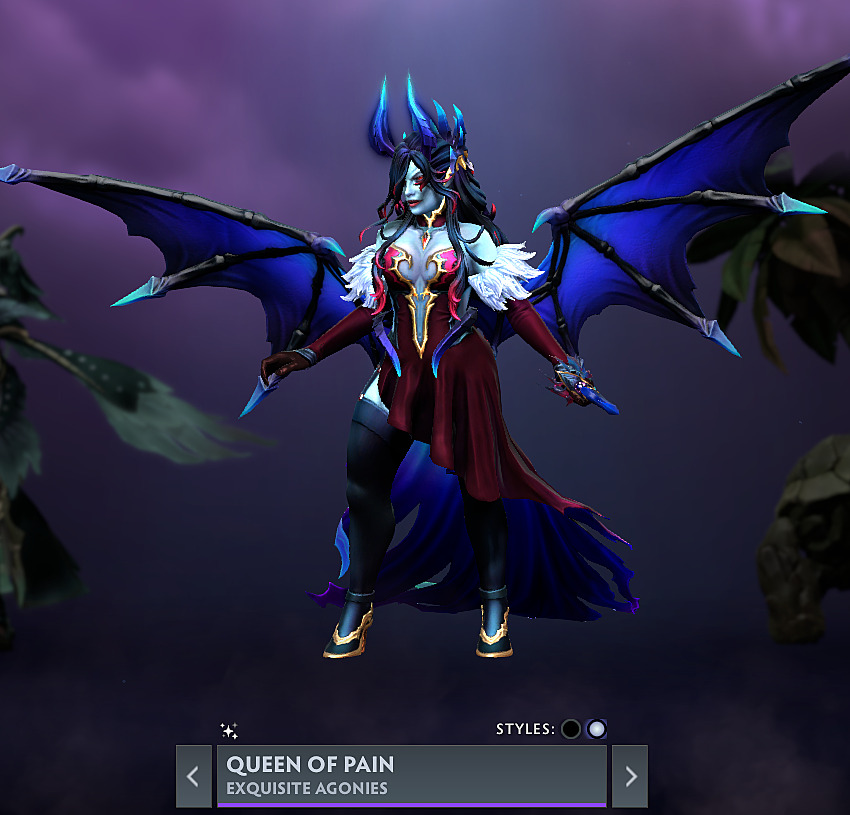Select the black style option
850x815 pixels.
pyautogui.click(x=571, y=729)
